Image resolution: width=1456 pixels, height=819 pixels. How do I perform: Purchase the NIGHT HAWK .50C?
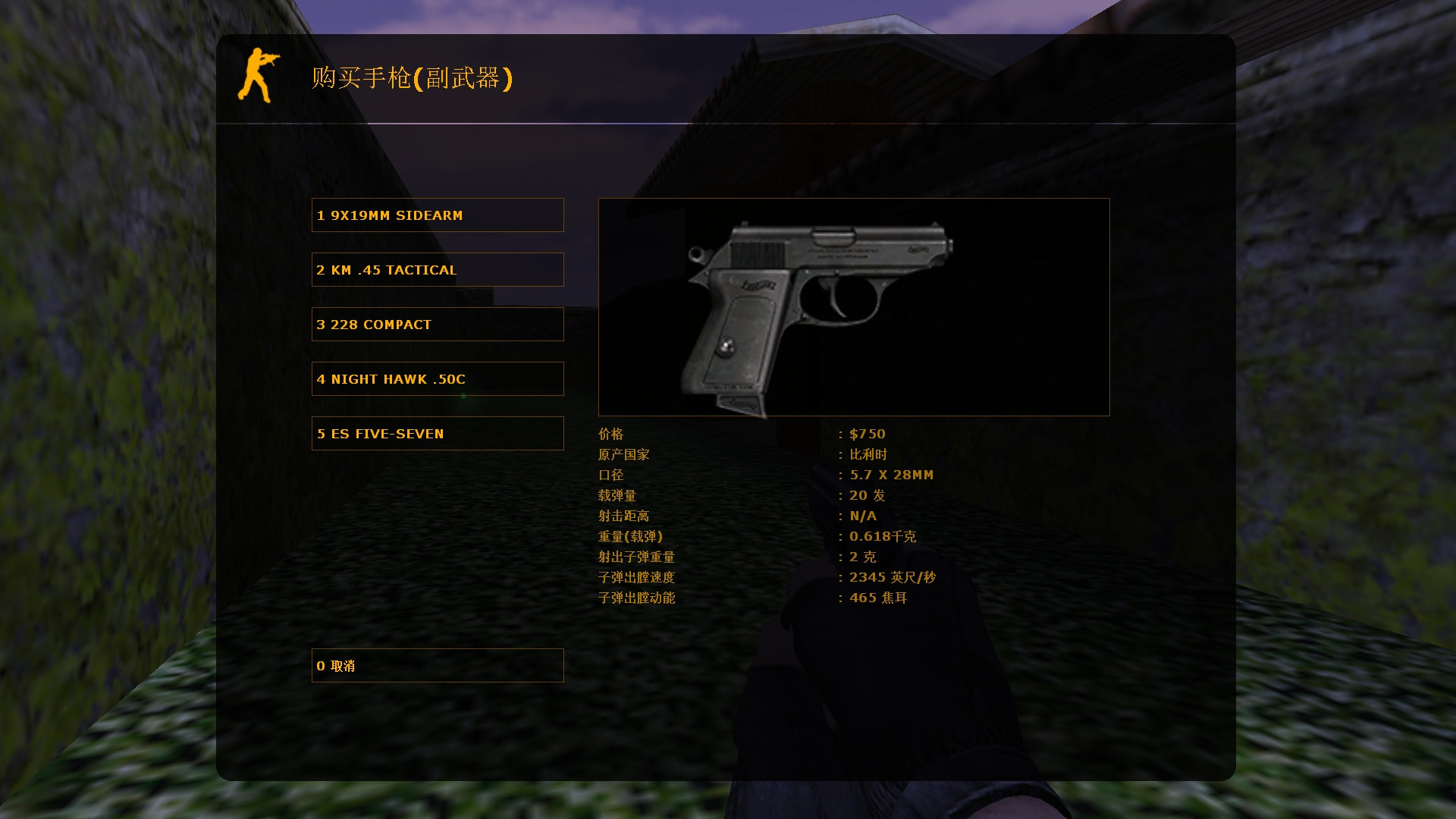pyautogui.click(x=437, y=378)
